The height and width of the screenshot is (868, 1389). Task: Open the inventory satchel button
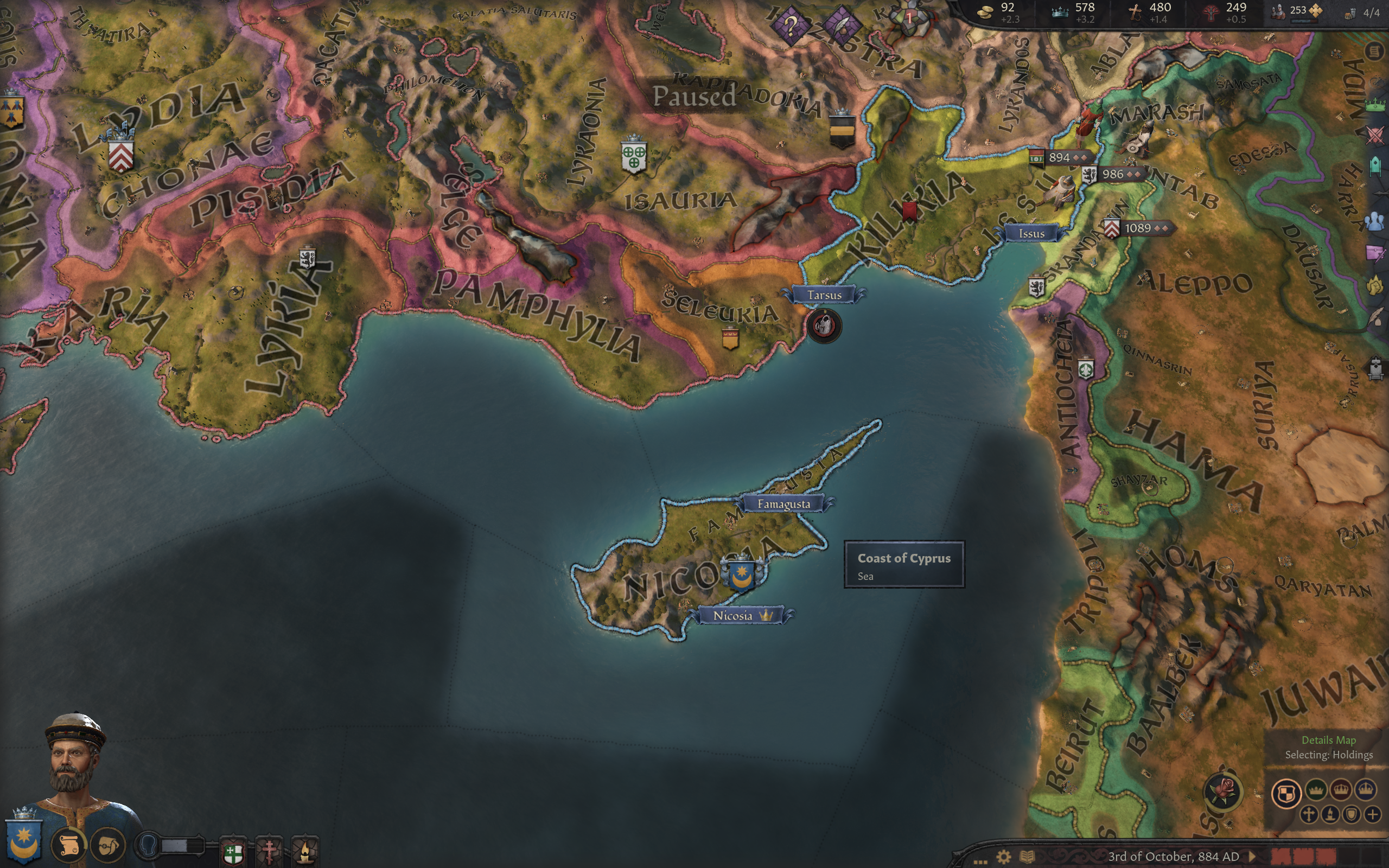(x=108, y=845)
